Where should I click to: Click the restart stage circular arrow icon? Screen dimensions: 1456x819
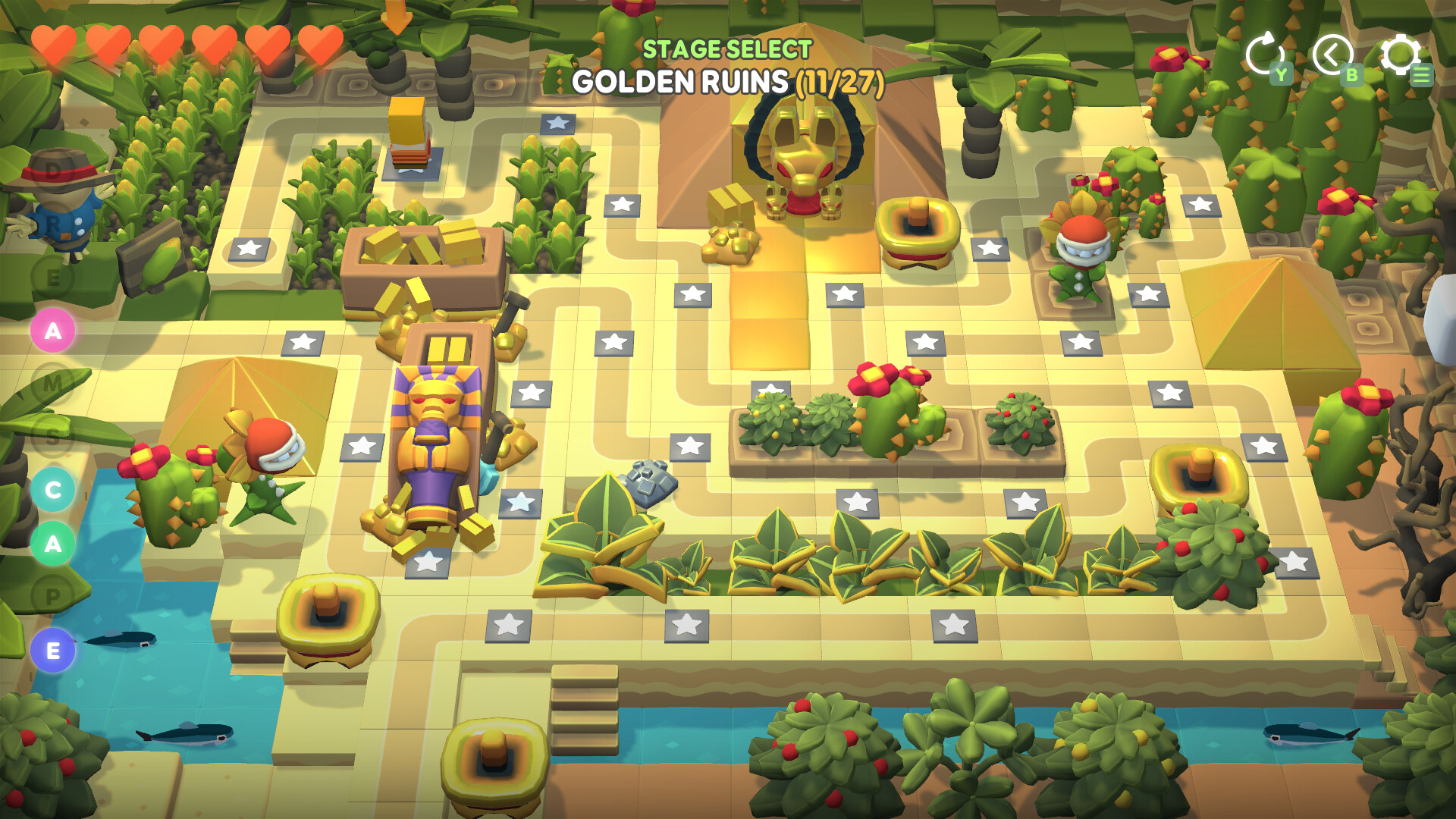click(1265, 55)
